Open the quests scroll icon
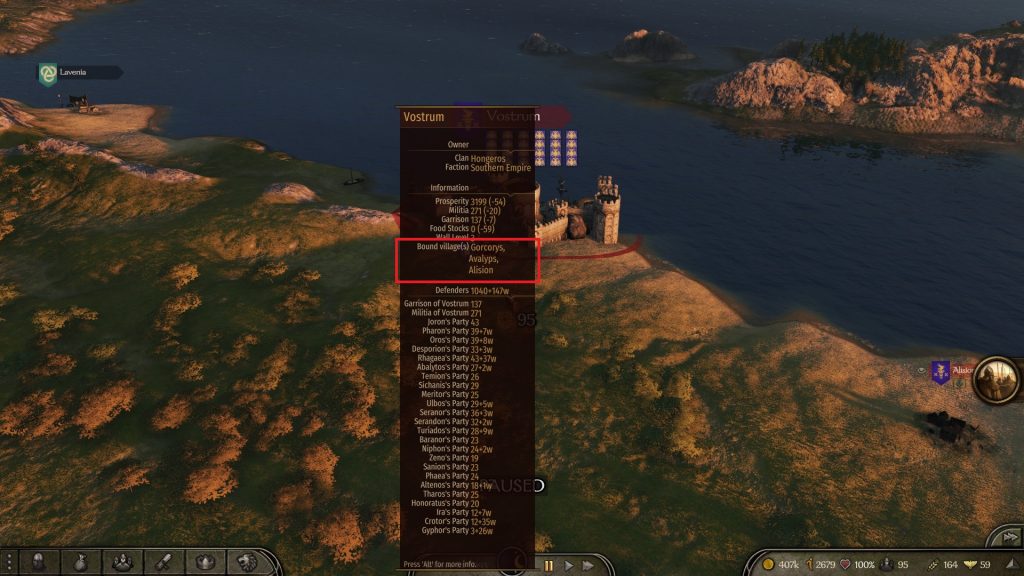The image size is (1024, 576). [x=165, y=562]
